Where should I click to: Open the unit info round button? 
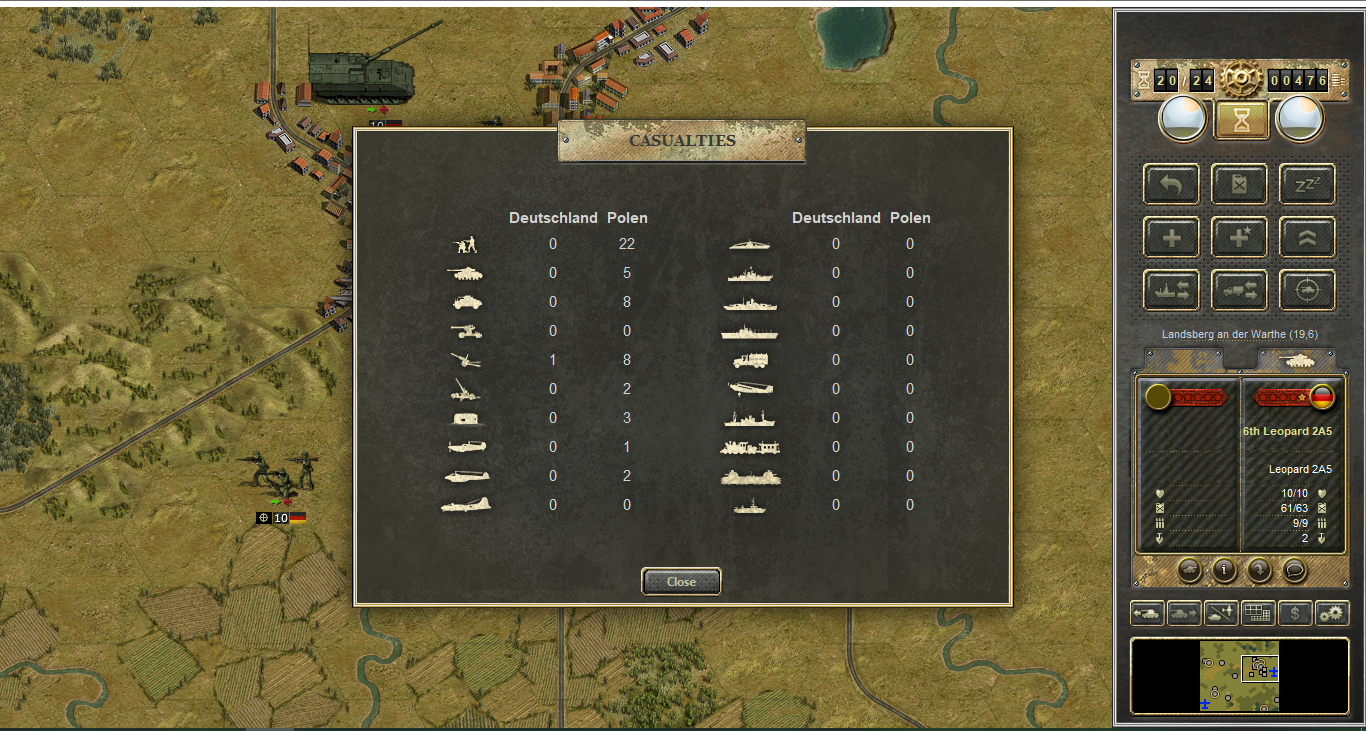[x=1224, y=570]
